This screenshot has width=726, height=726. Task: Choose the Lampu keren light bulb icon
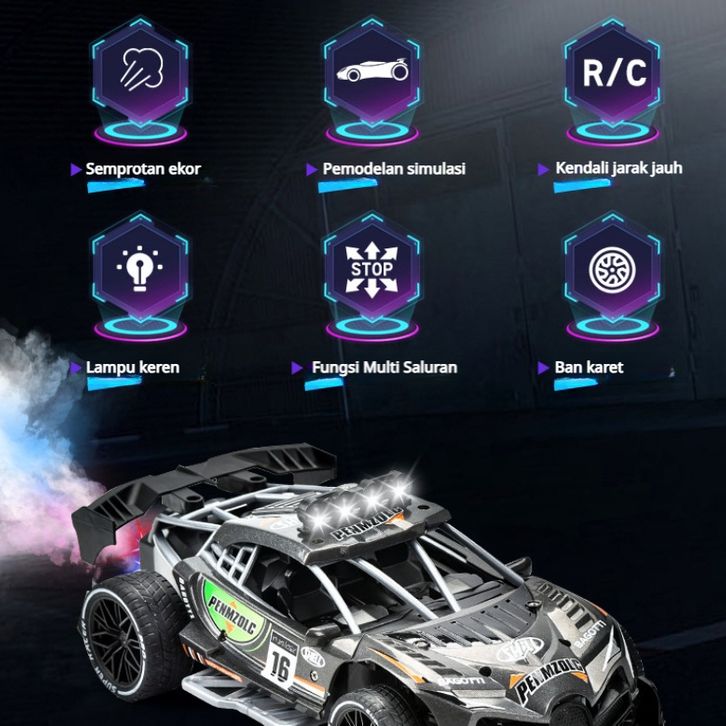140,267
